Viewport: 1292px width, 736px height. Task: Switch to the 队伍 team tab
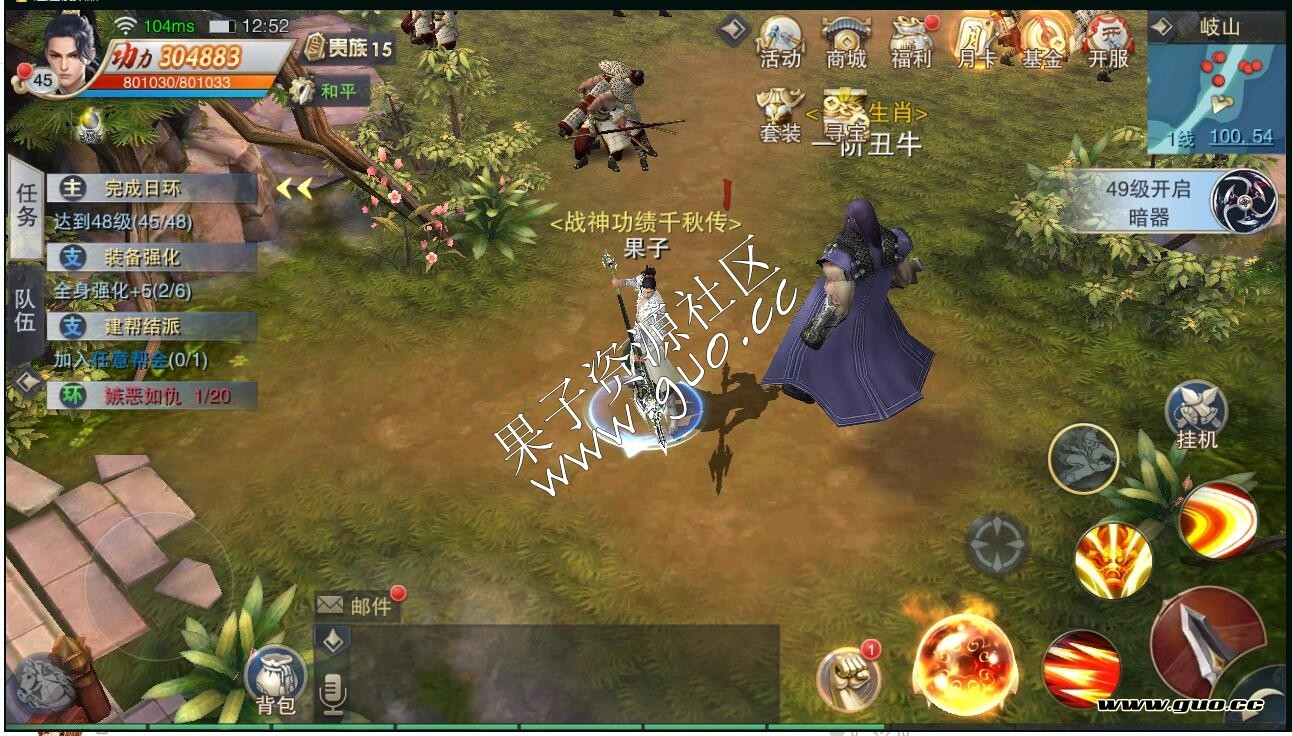[25, 310]
